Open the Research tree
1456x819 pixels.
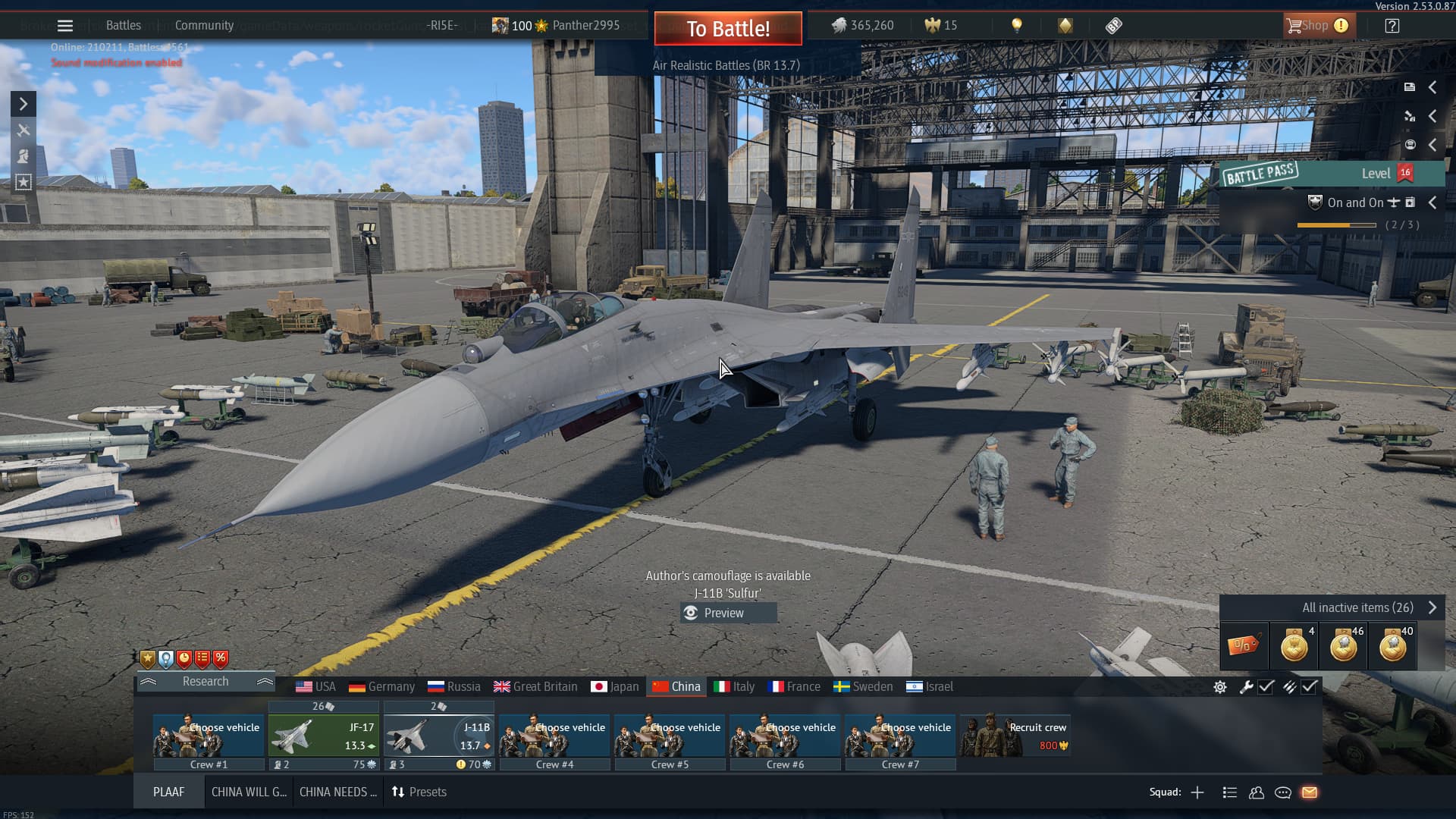[x=205, y=681]
